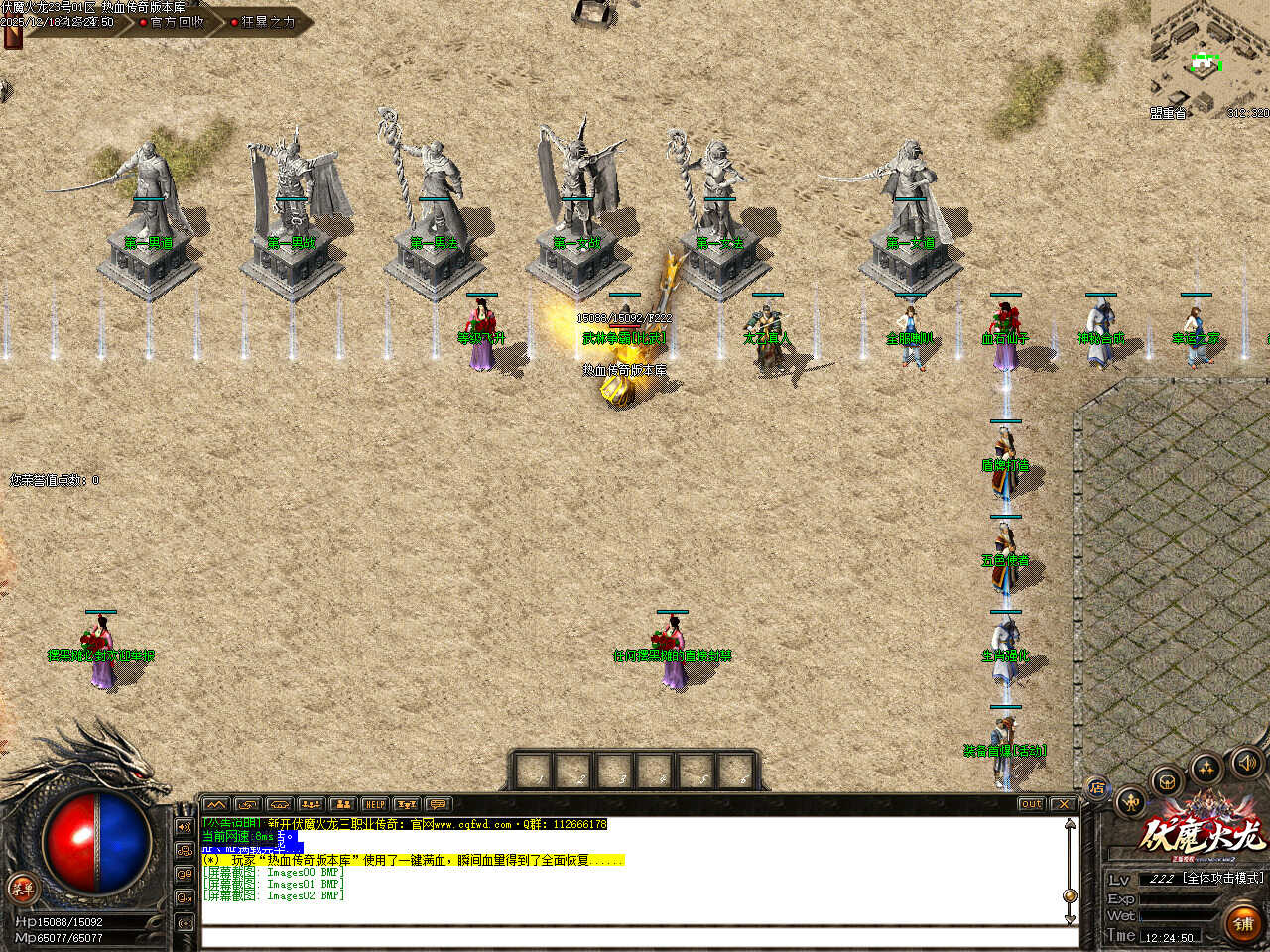The width and height of the screenshot is (1270, 952).
Task: Type in the chat input field
Action: [x=635, y=937]
